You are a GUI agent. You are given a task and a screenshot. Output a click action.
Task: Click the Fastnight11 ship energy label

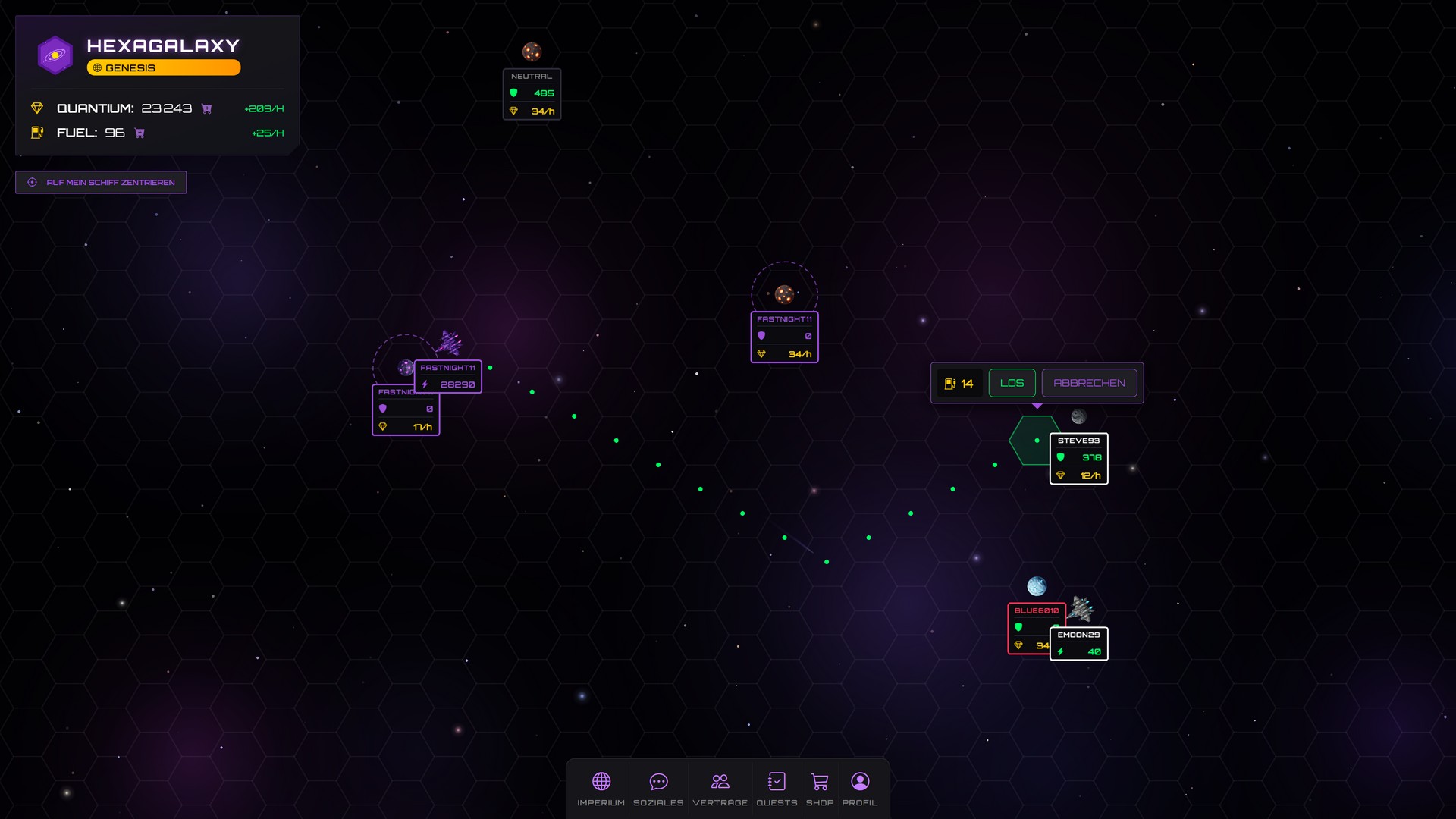tap(447, 376)
